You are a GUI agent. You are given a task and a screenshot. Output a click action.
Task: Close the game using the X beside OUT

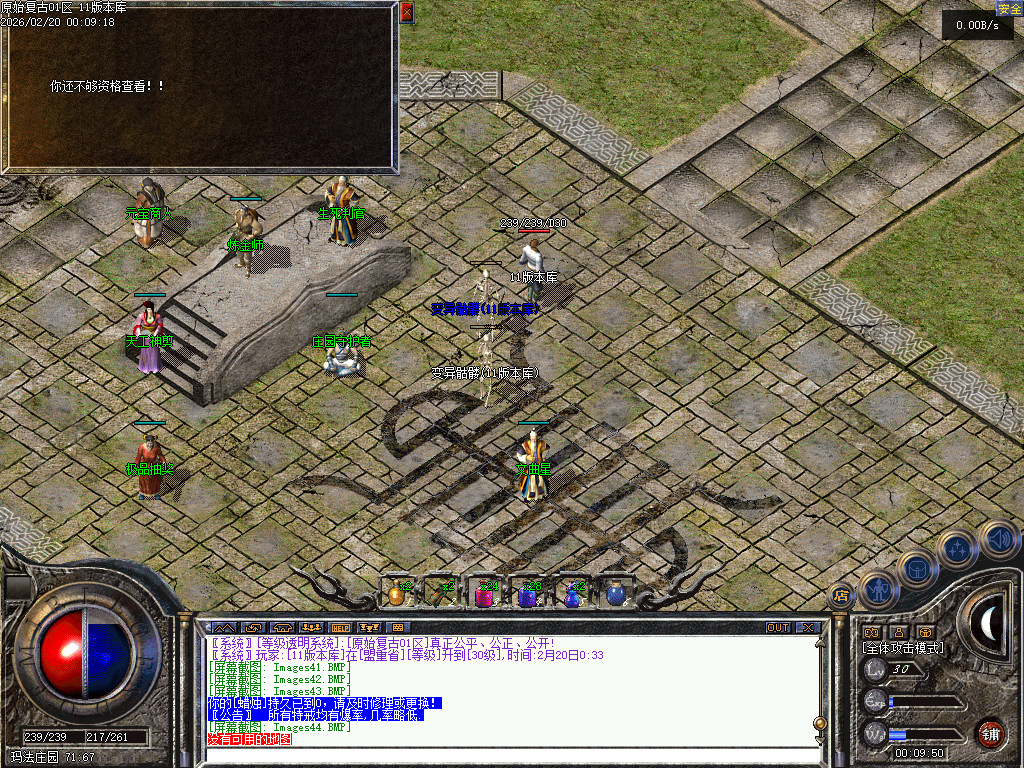coord(807,628)
